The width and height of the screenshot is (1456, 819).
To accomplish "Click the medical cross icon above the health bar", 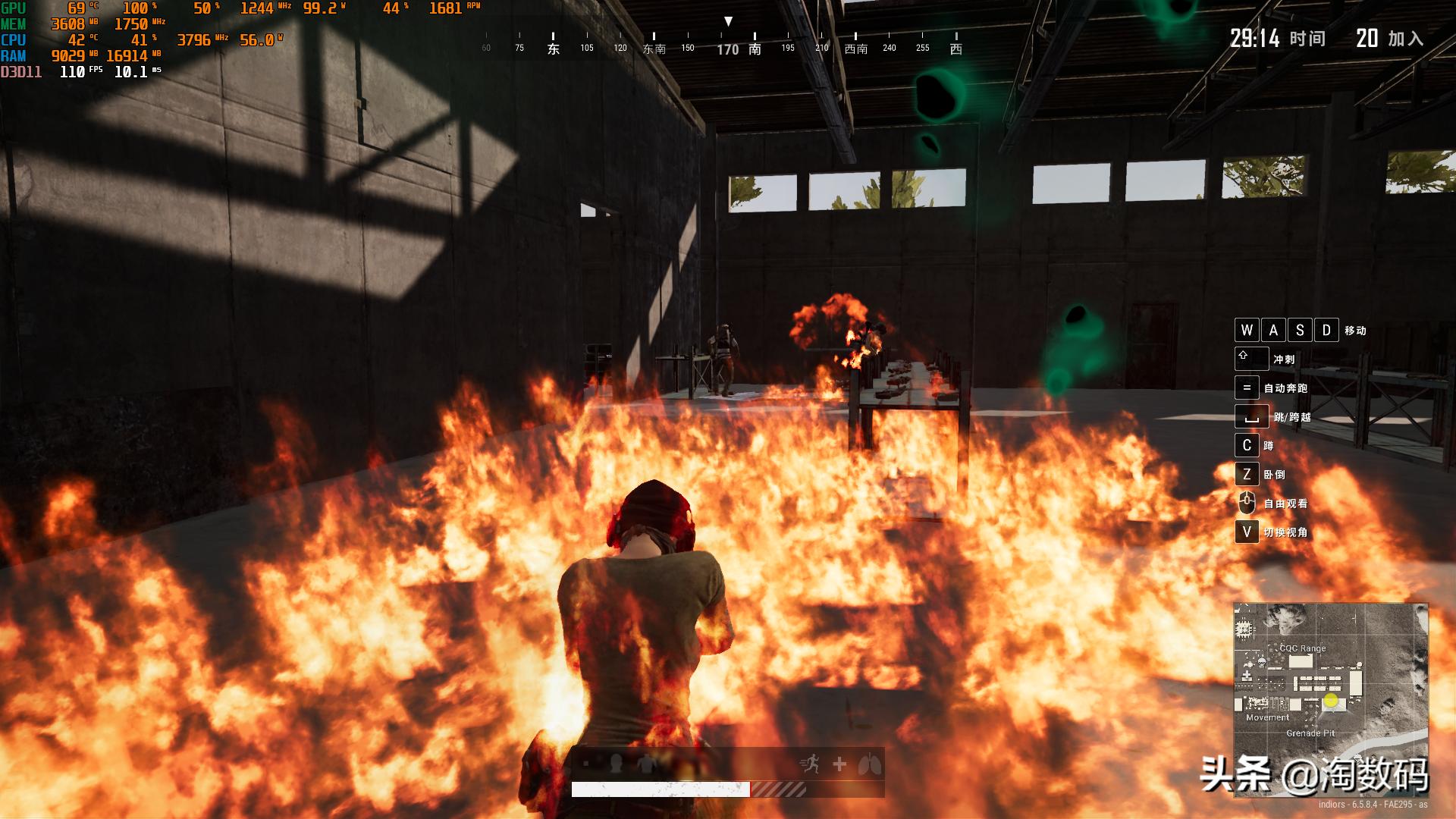I will (x=839, y=764).
